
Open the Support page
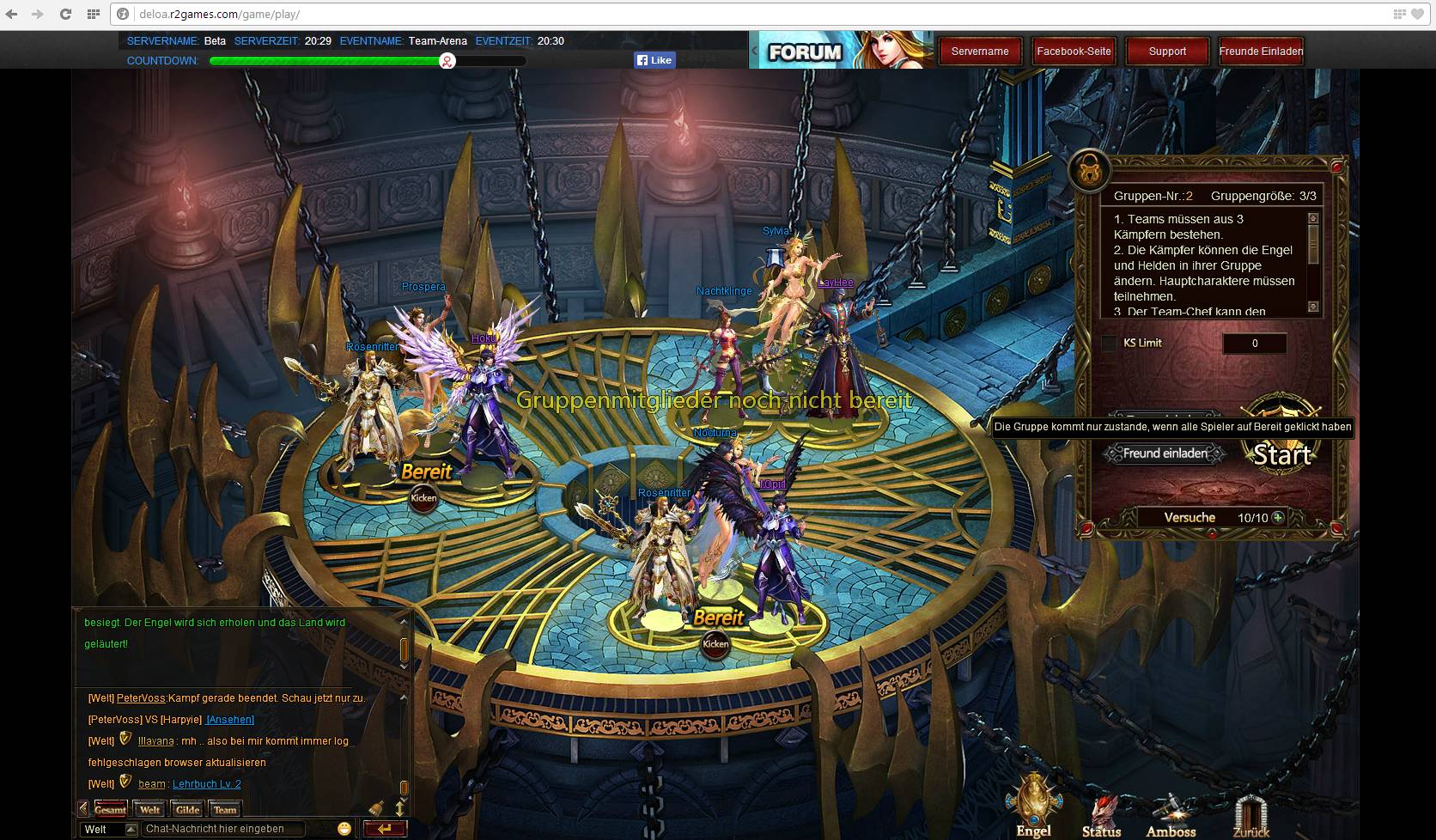click(1167, 52)
